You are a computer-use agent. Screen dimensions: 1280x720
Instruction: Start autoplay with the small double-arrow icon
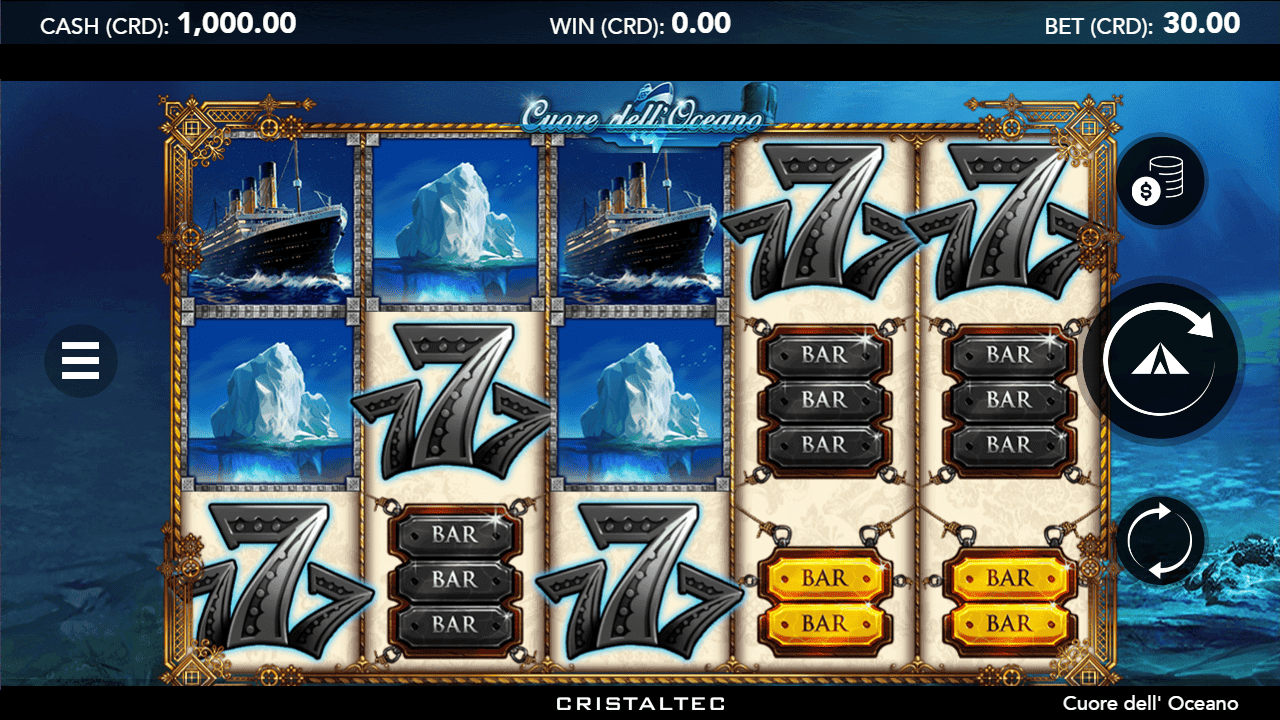tap(1158, 540)
